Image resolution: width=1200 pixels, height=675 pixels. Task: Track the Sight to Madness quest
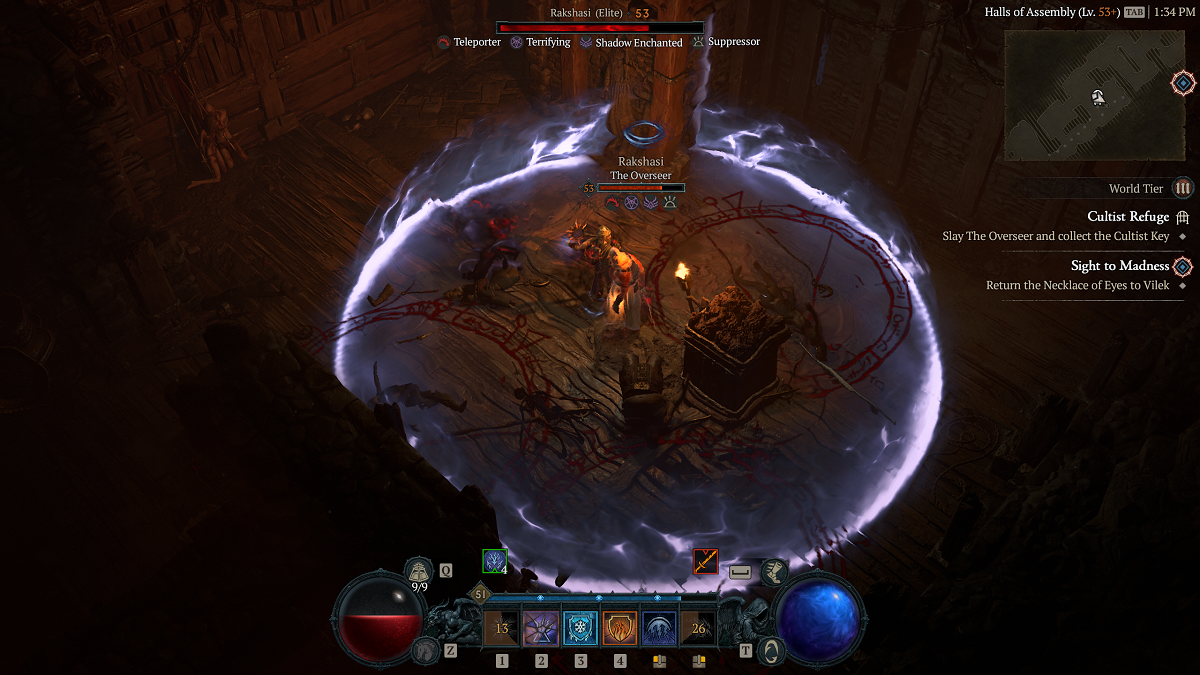[x=1119, y=266]
